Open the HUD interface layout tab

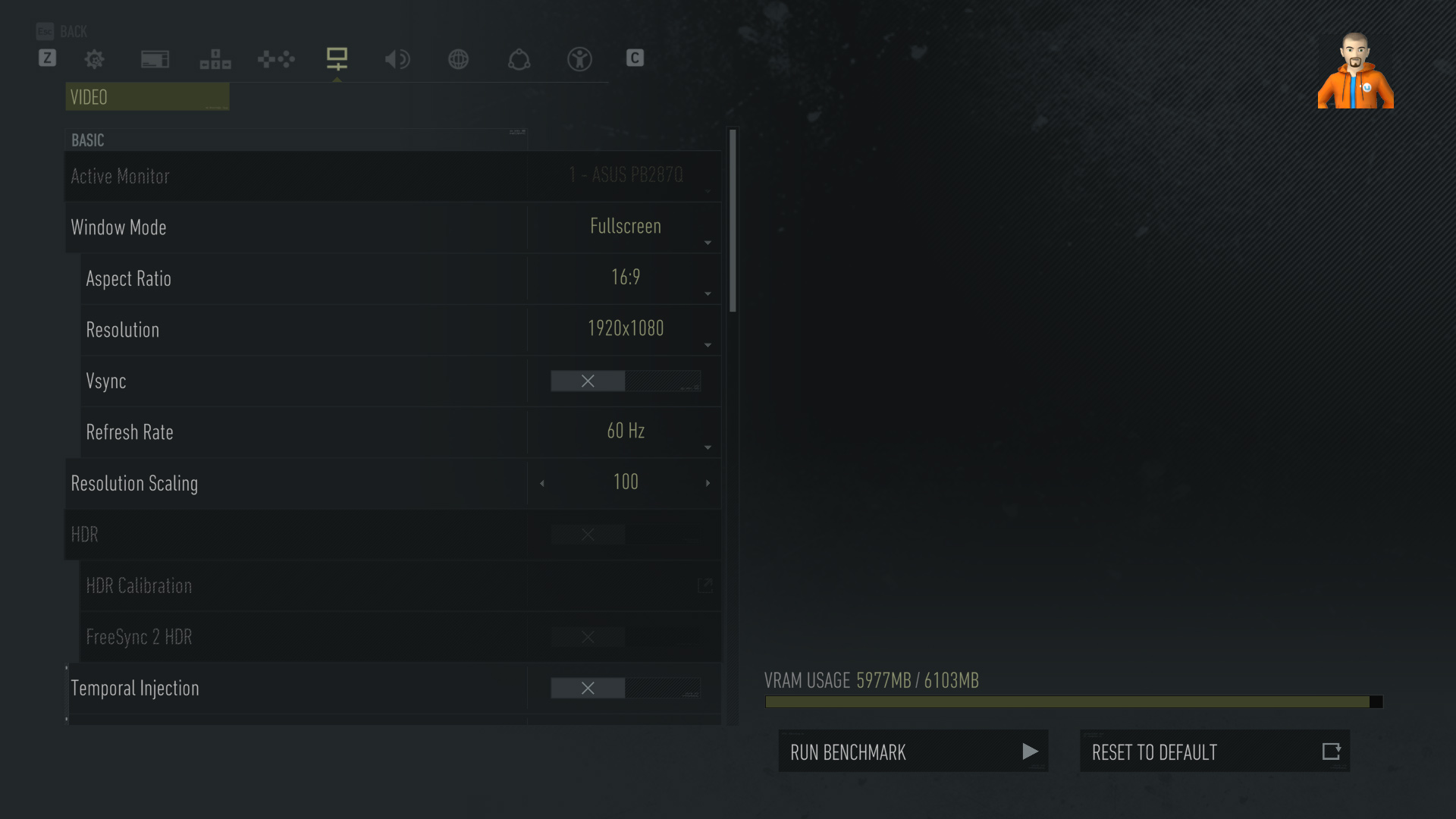click(215, 59)
